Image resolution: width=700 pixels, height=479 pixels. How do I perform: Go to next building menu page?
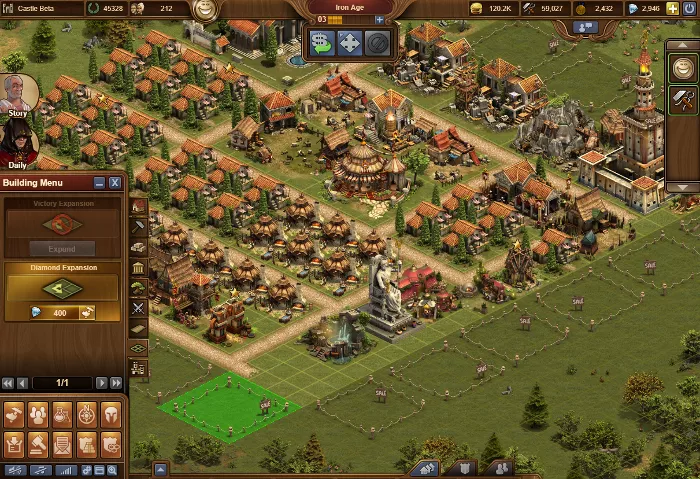[x=101, y=383]
